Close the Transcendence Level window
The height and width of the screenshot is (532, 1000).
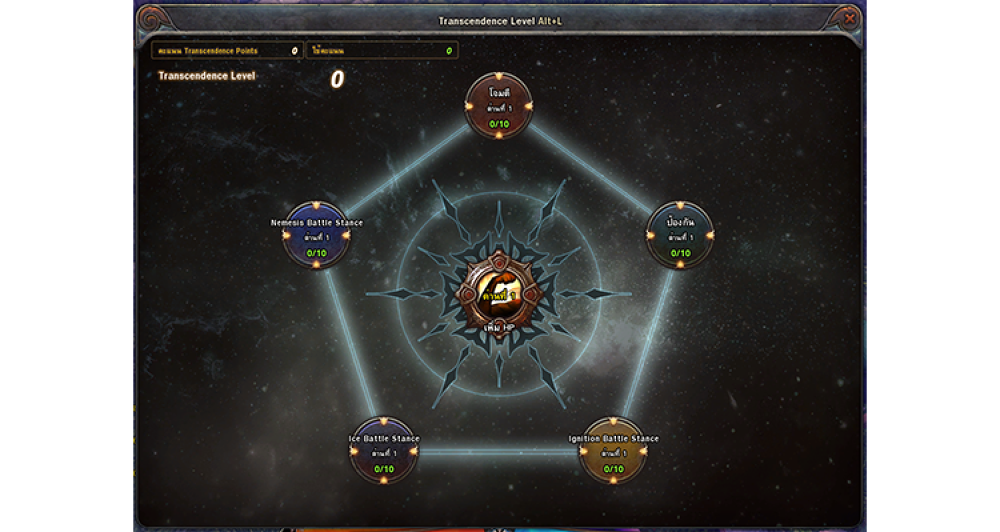click(849, 19)
